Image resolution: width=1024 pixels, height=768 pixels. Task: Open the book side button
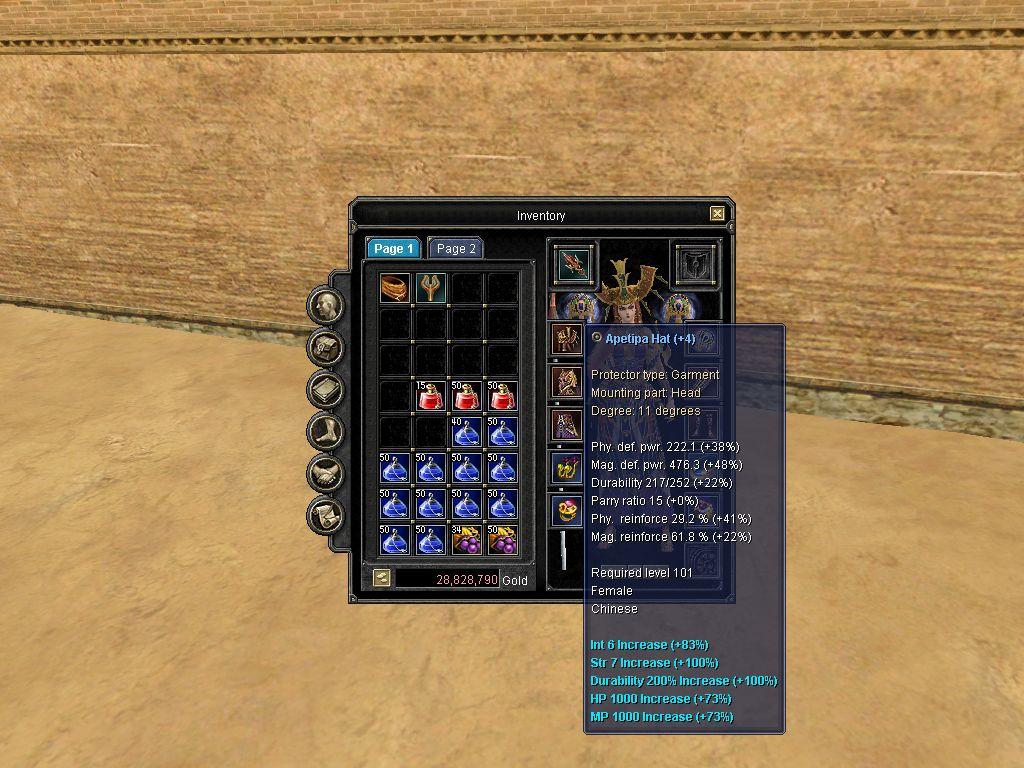click(x=326, y=390)
